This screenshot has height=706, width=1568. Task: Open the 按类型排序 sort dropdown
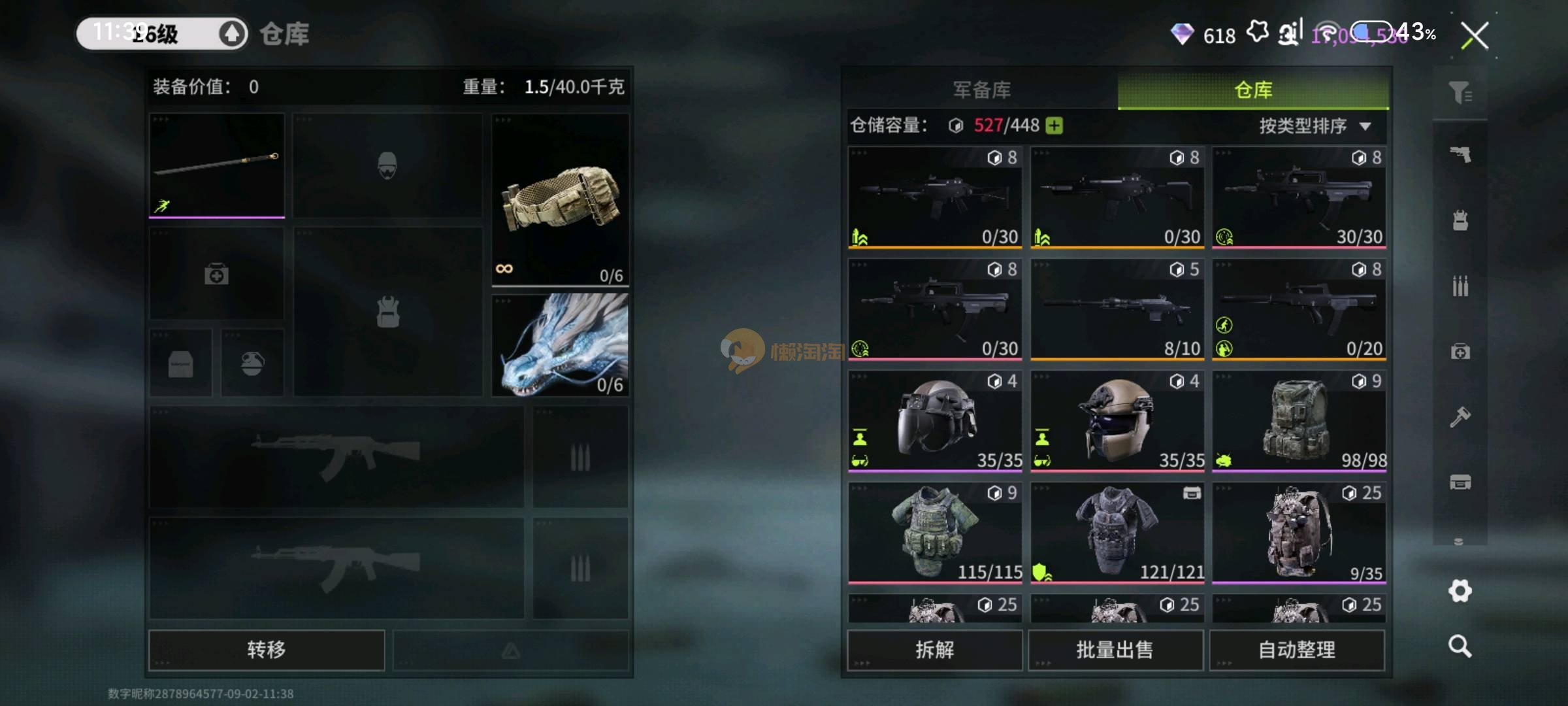pos(1314,126)
